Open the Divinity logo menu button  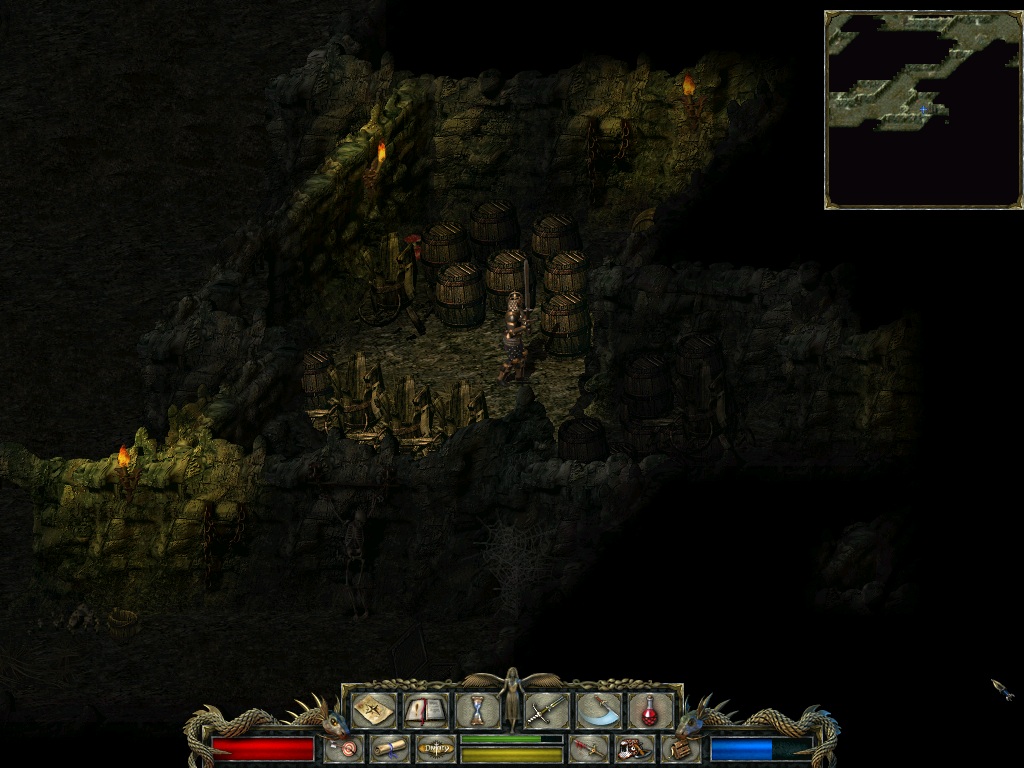click(x=435, y=748)
